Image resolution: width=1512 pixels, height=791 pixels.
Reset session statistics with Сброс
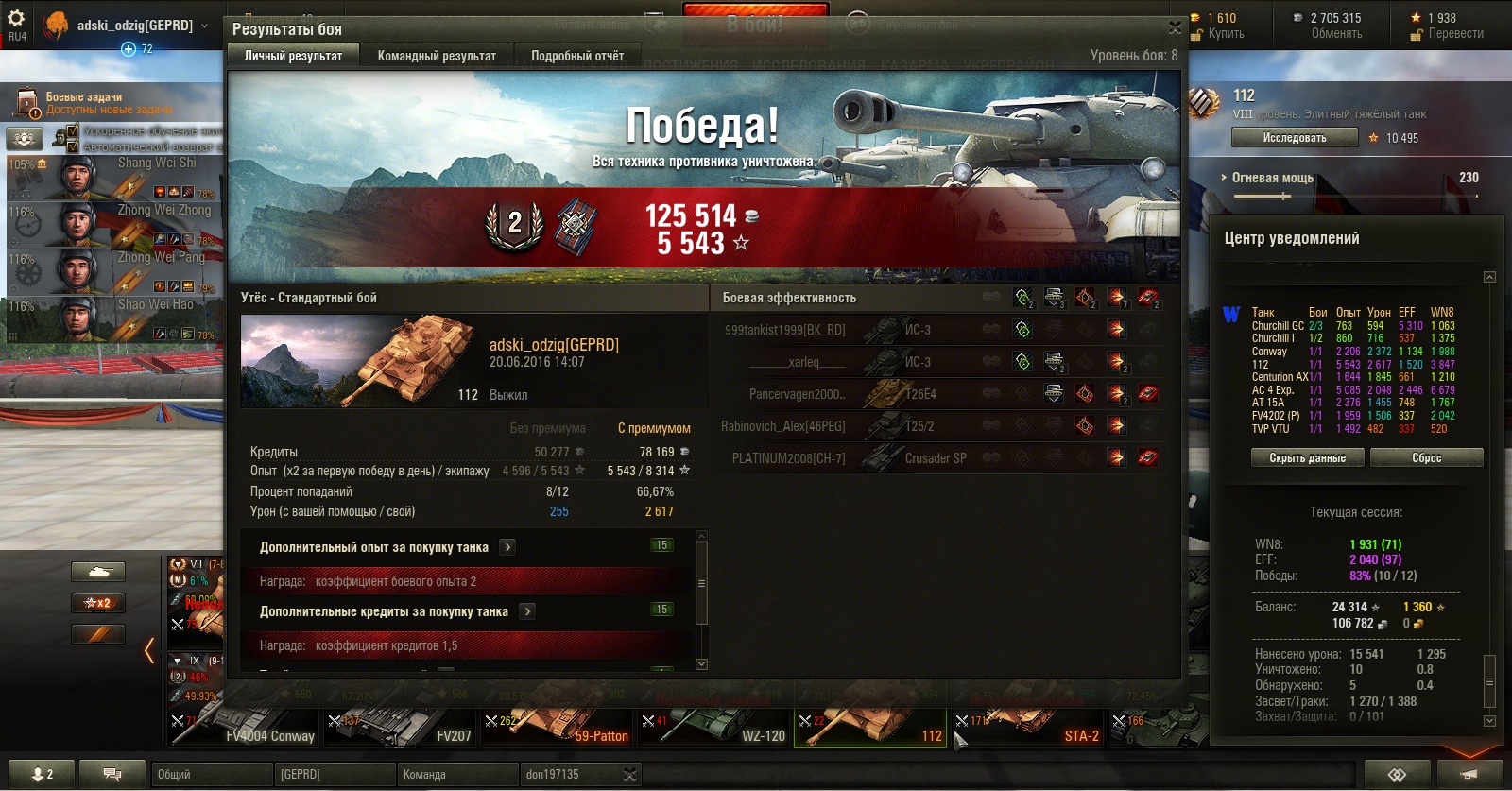pos(1426,458)
